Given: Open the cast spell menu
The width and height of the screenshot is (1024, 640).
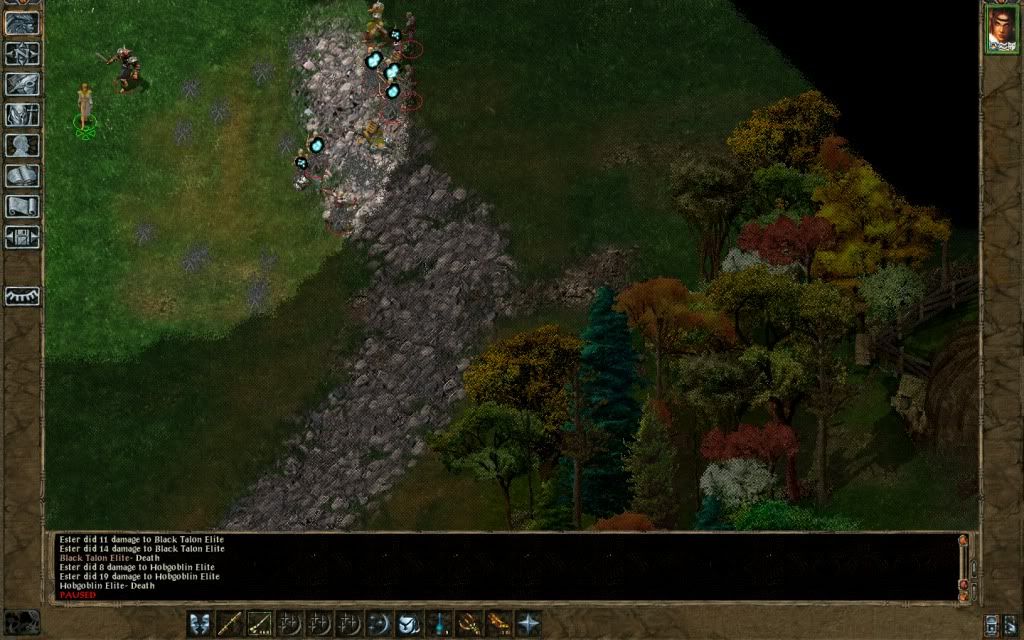Looking at the screenshot, I should click(x=379, y=624).
